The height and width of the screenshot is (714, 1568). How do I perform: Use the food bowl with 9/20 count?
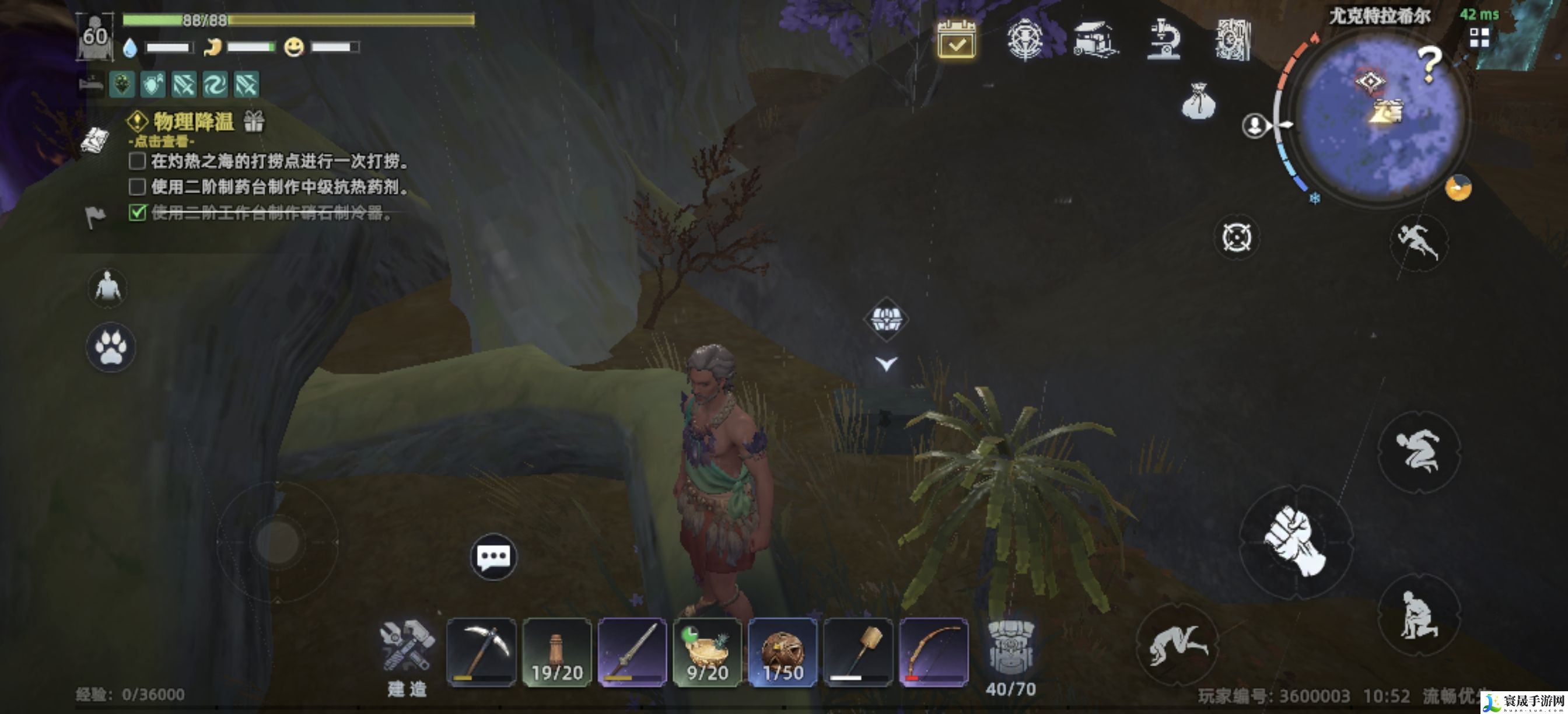pos(708,653)
